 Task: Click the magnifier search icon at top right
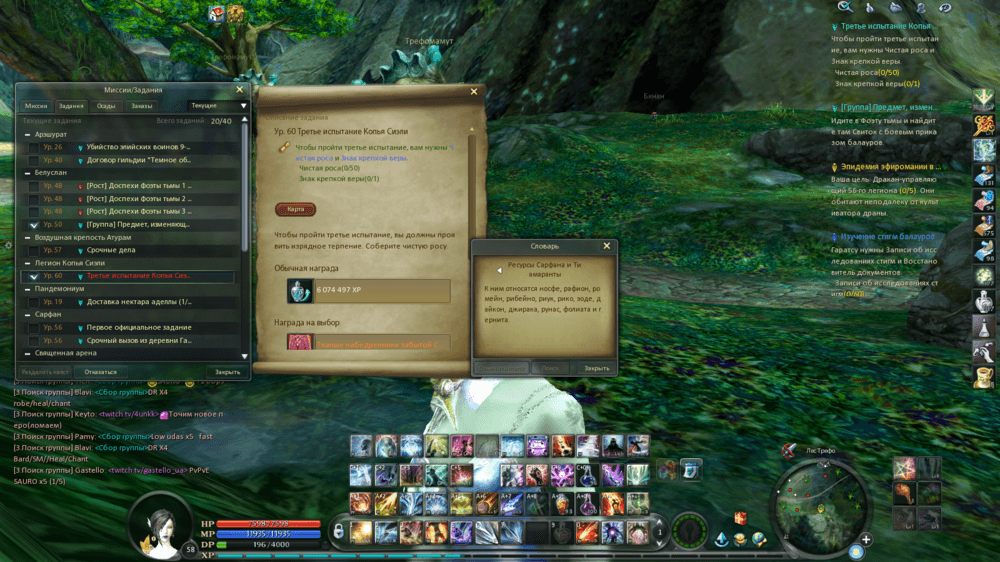tap(845, 7)
